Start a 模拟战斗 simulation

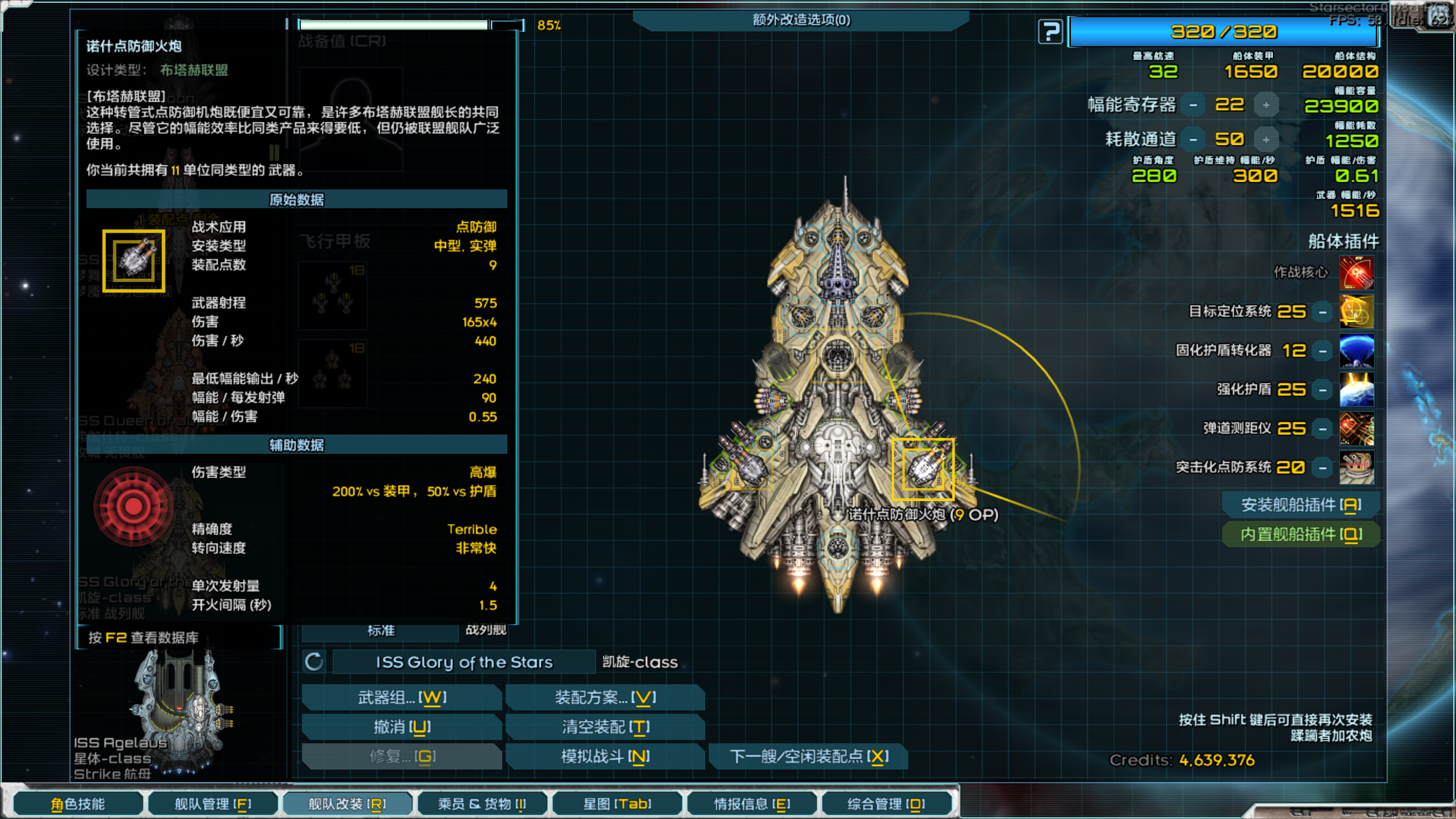[x=605, y=756]
